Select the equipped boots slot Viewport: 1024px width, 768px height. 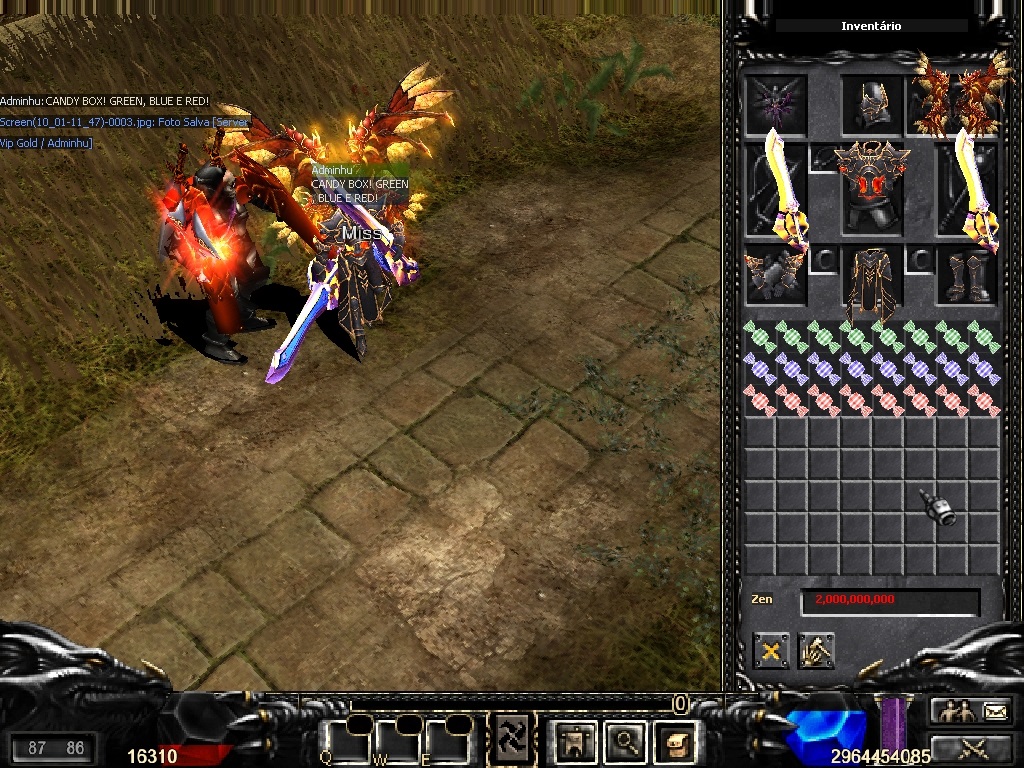[x=967, y=275]
